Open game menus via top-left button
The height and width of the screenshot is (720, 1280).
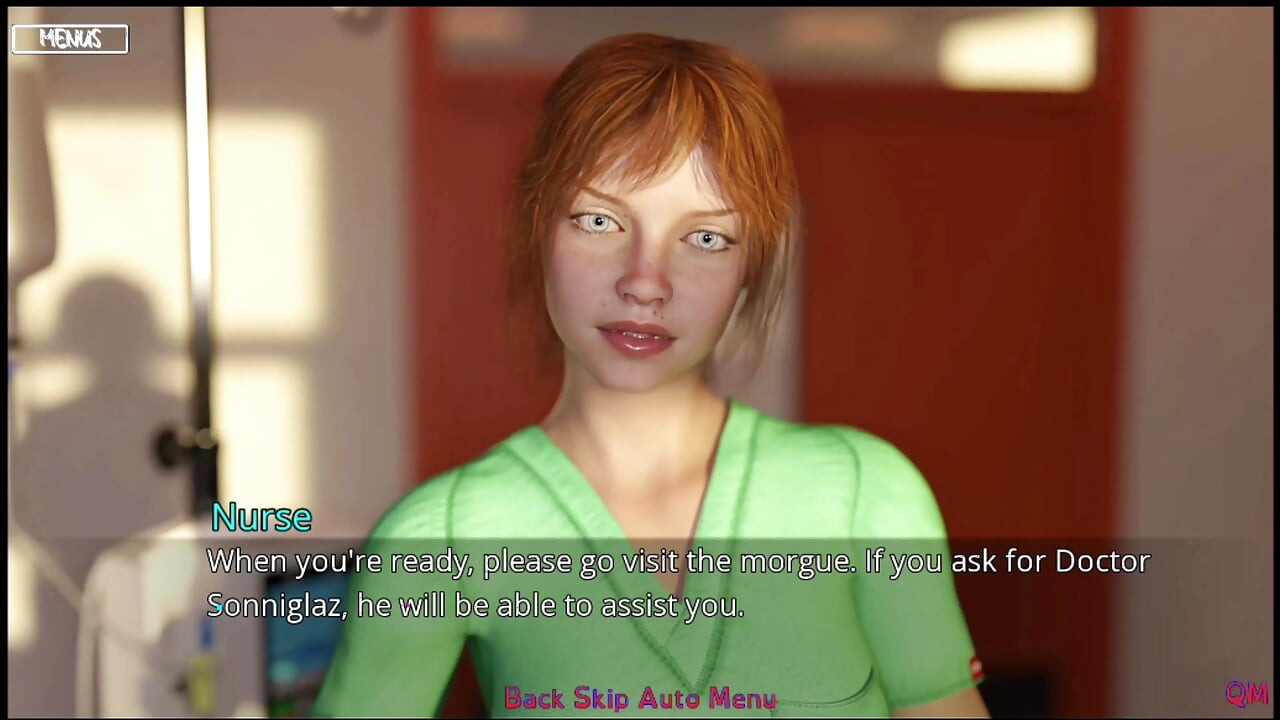tap(68, 39)
